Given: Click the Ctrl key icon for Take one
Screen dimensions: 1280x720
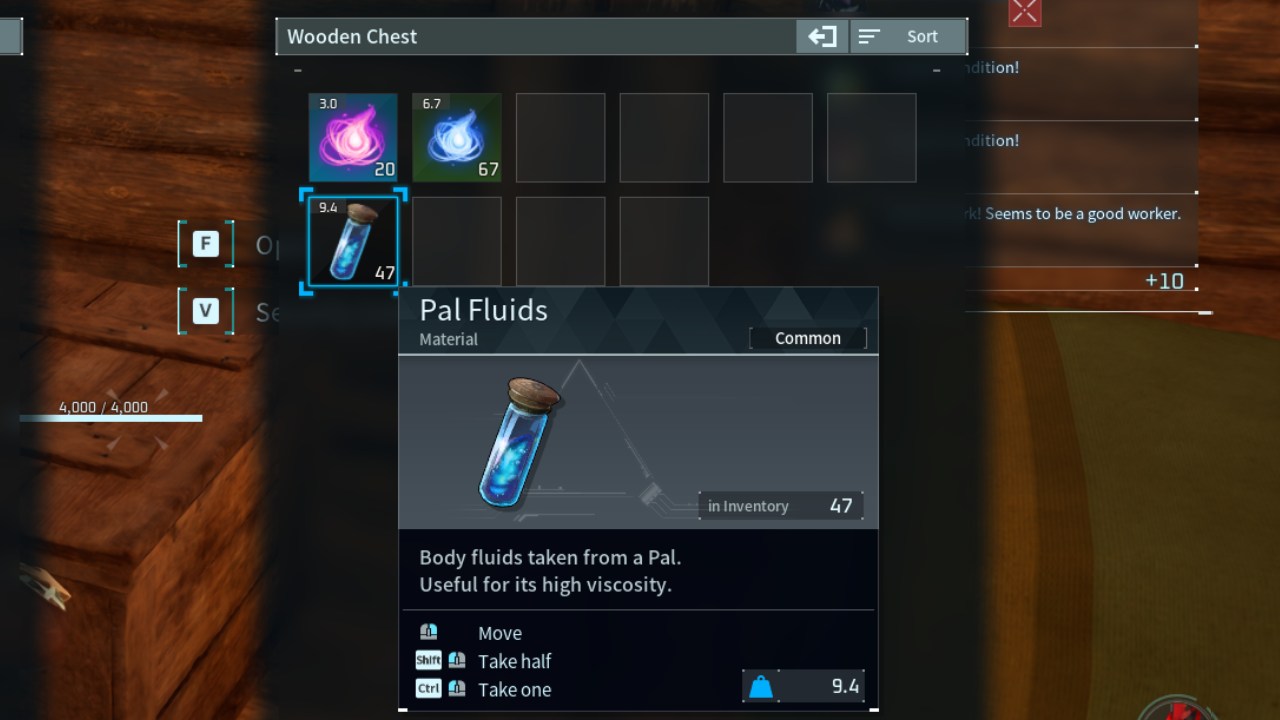Looking at the screenshot, I should pos(428,688).
